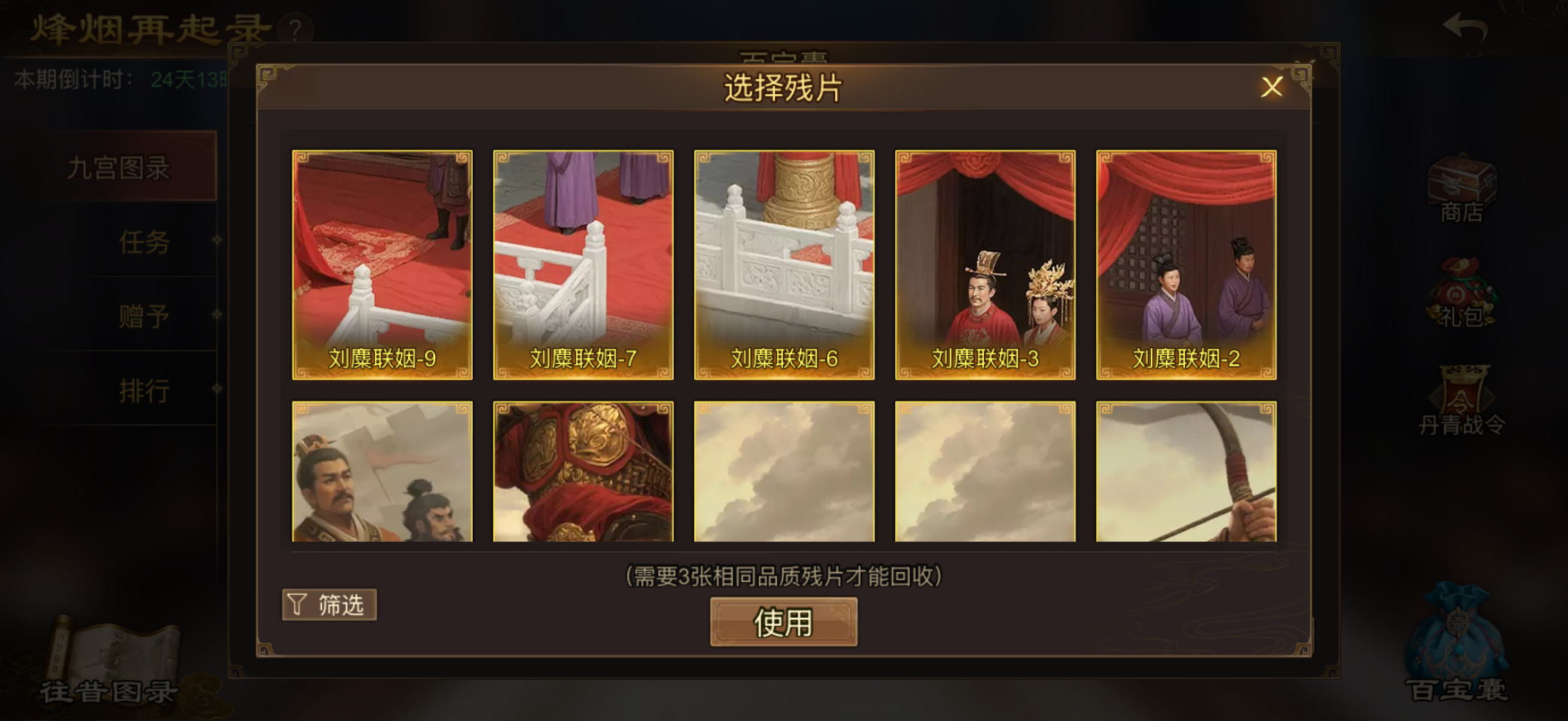Image resolution: width=1568 pixels, height=721 pixels.
Task: Close the 选择残片 dialog
Action: [x=1272, y=88]
